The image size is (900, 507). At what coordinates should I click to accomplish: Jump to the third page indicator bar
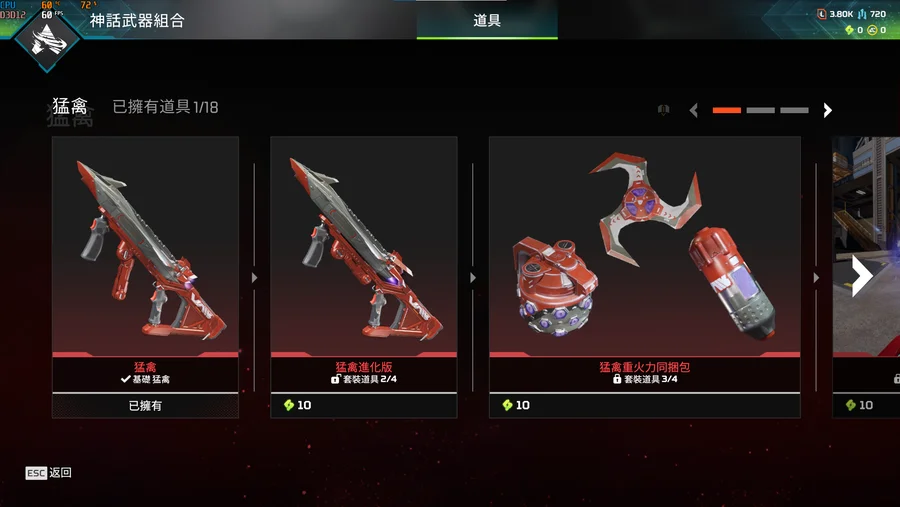click(794, 110)
